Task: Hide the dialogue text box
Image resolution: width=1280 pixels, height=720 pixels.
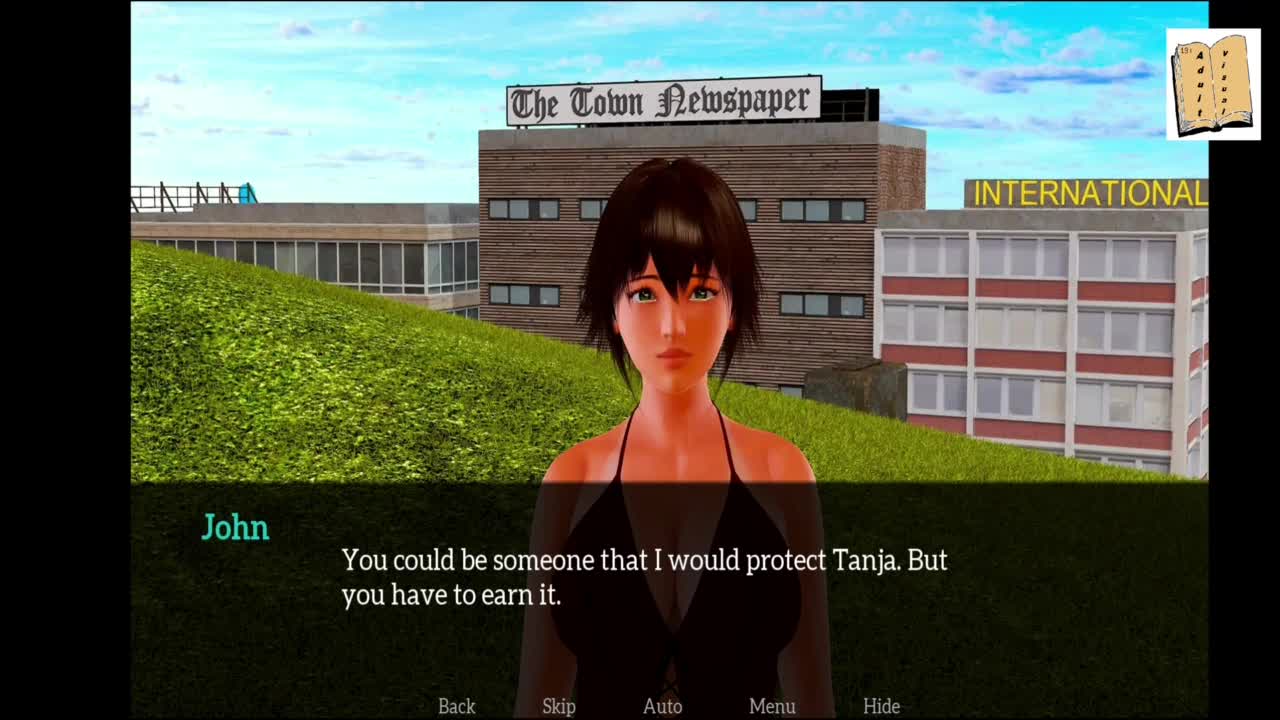Action: [x=881, y=706]
